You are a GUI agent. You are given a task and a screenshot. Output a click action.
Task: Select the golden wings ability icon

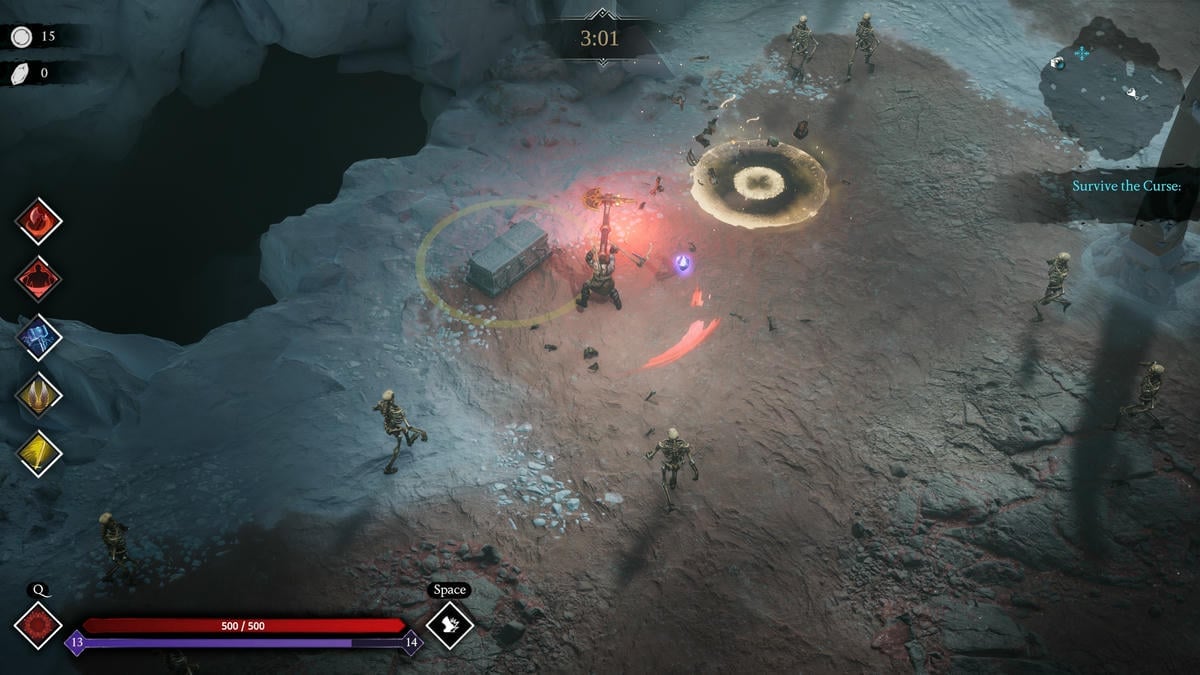(x=39, y=395)
